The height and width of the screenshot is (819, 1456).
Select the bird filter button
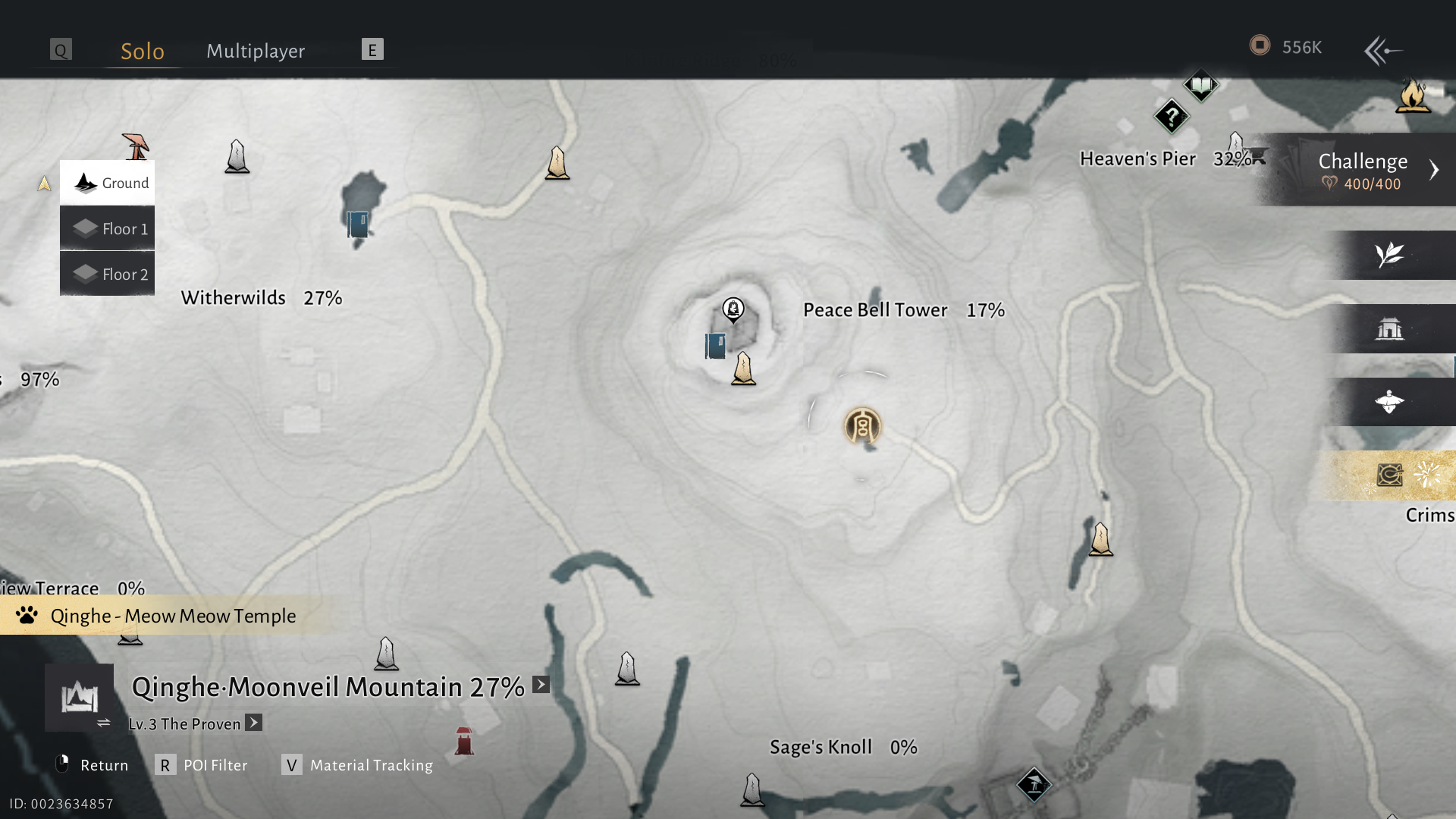(1389, 401)
